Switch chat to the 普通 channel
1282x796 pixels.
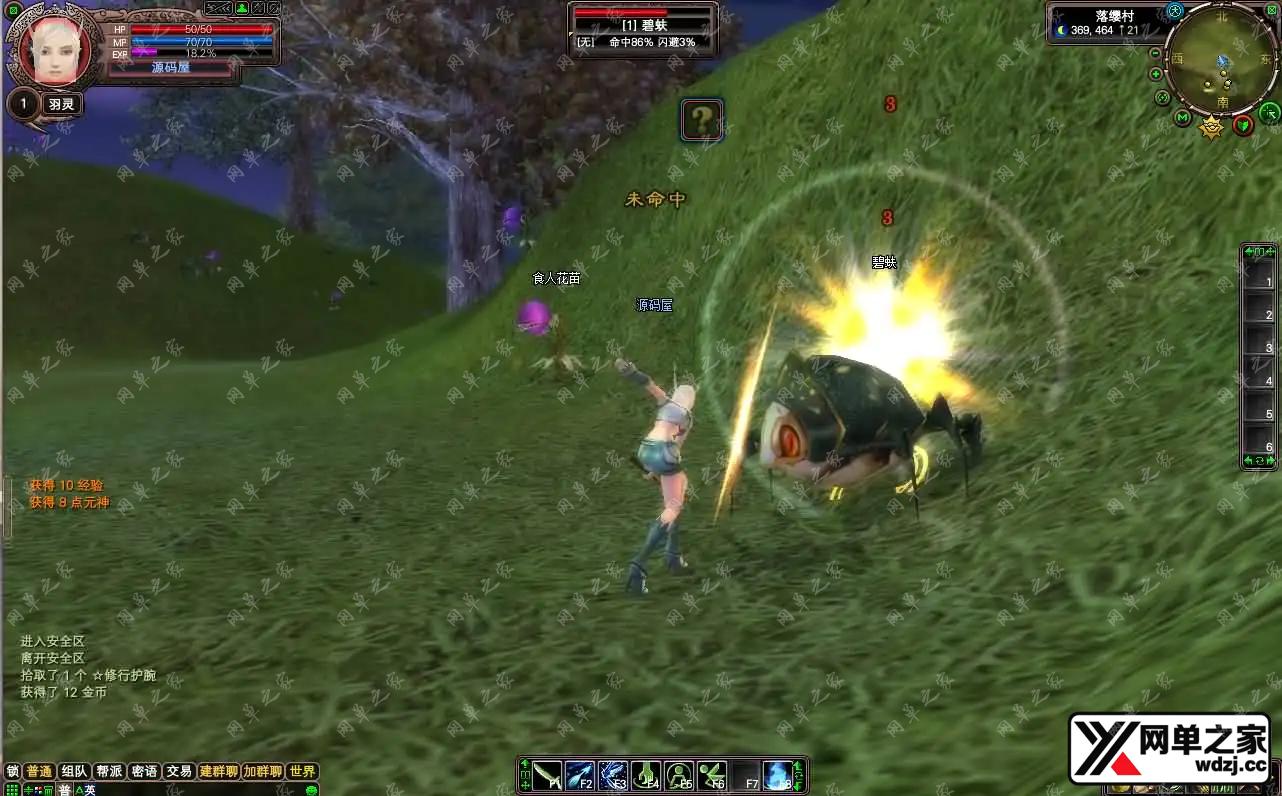point(39,772)
